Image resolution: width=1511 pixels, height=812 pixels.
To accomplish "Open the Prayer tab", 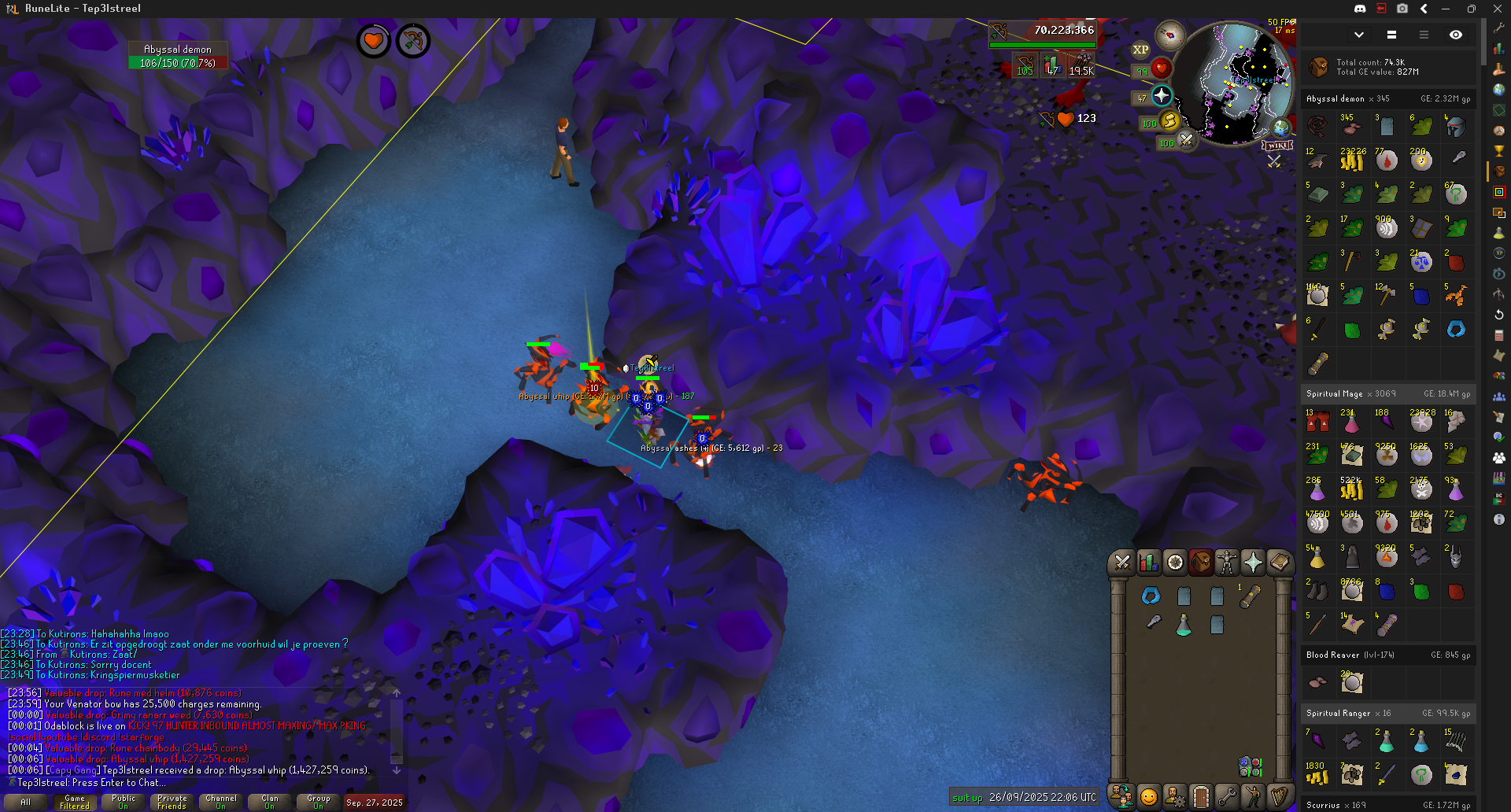I will pyautogui.click(x=1253, y=562).
